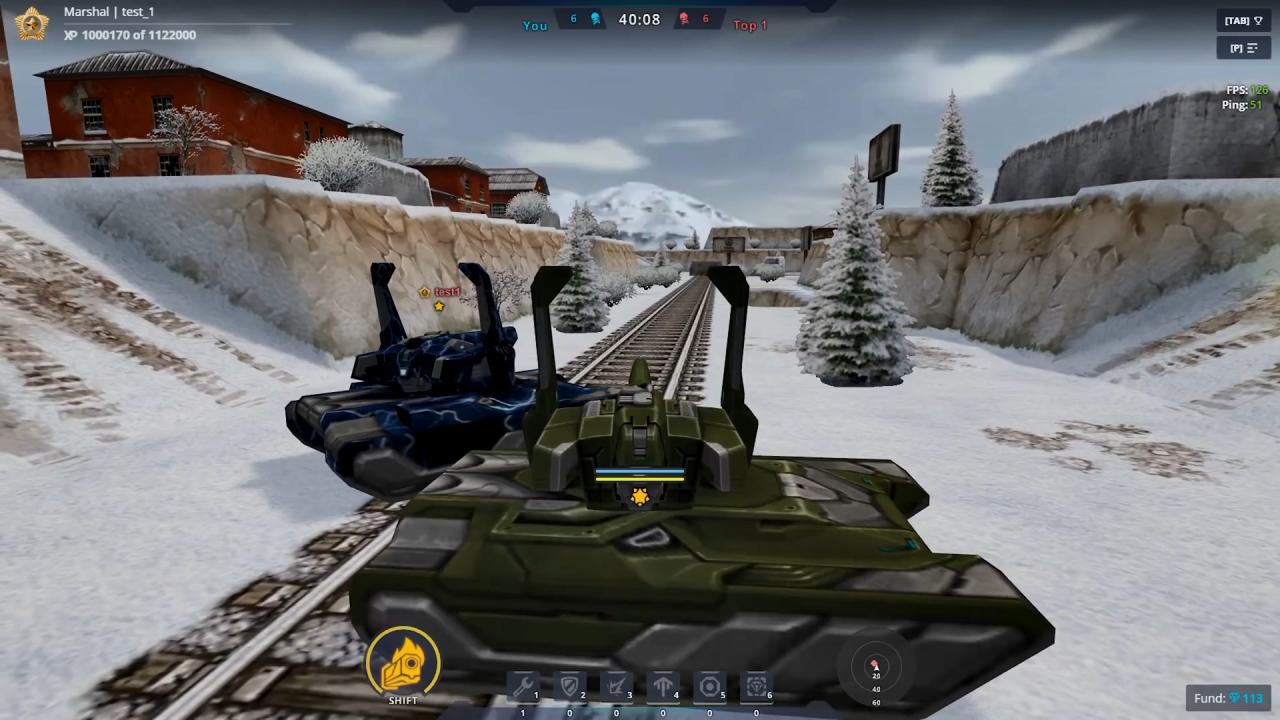This screenshot has height=720, width=1280.
Task: Activate the overdrive ability above SHIFT
Action: [x=403, y=661]
